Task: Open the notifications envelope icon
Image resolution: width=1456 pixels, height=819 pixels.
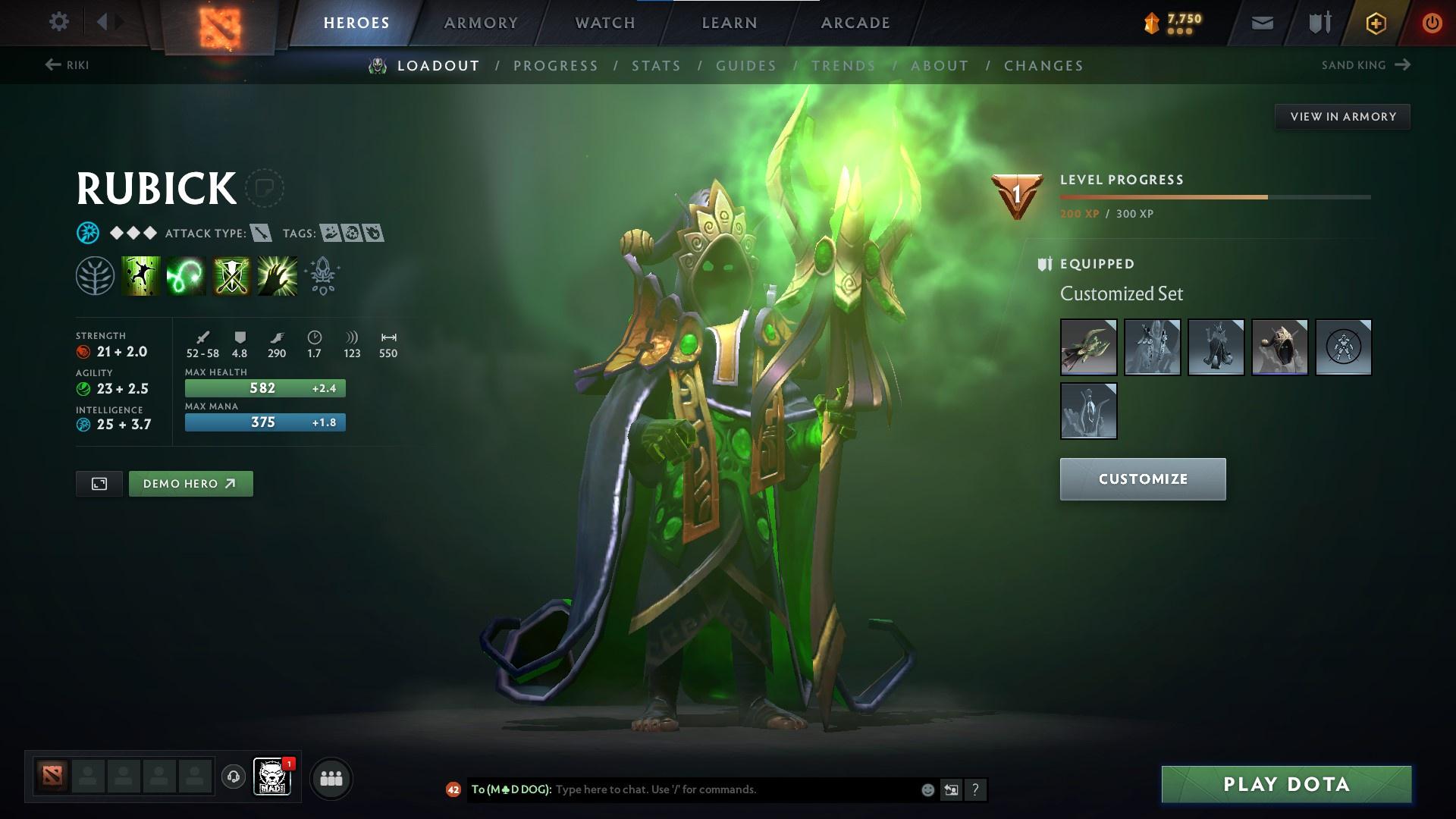Action: (x=1261, y=22)
